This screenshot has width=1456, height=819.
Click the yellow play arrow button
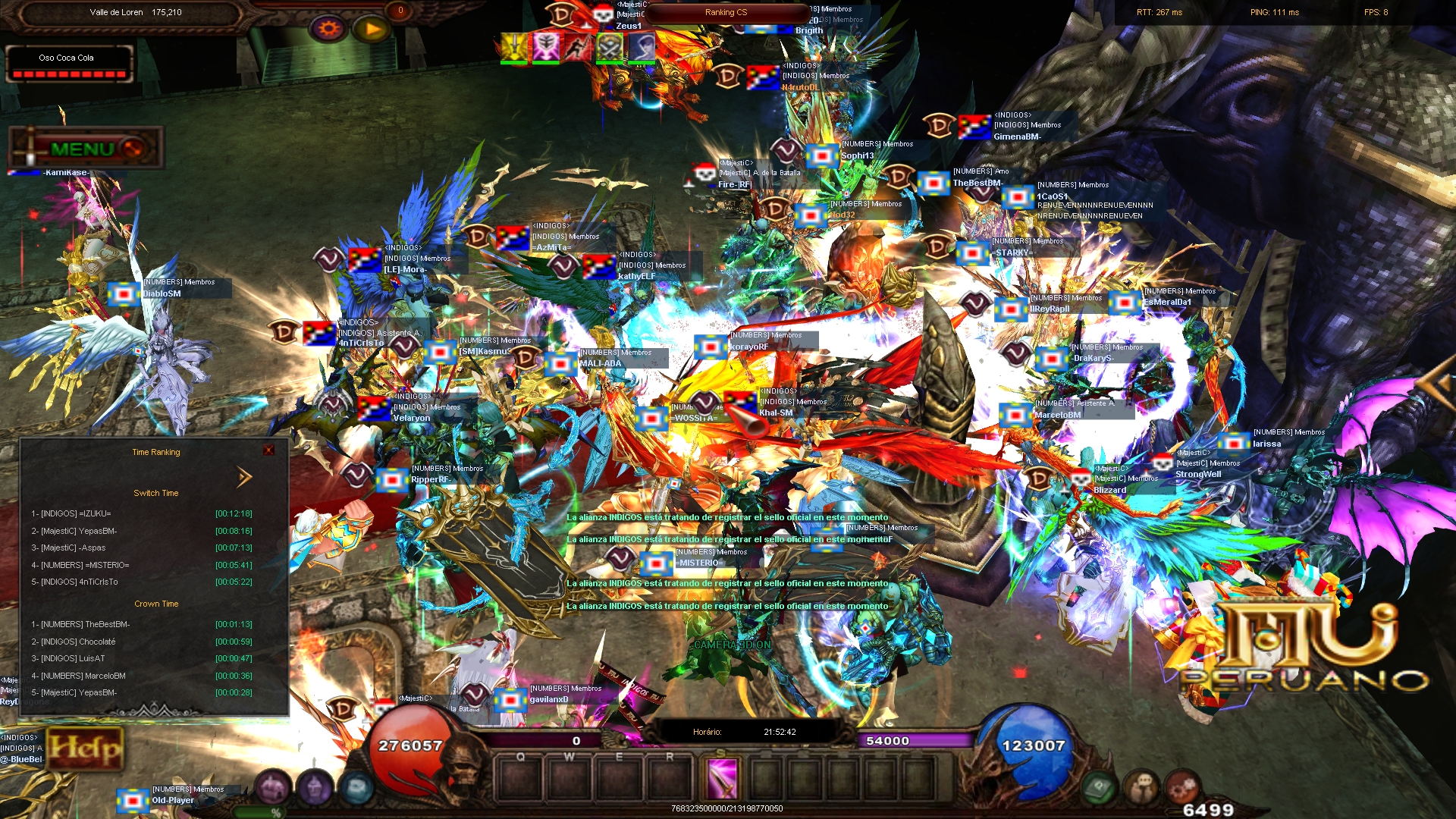[372, 30]
